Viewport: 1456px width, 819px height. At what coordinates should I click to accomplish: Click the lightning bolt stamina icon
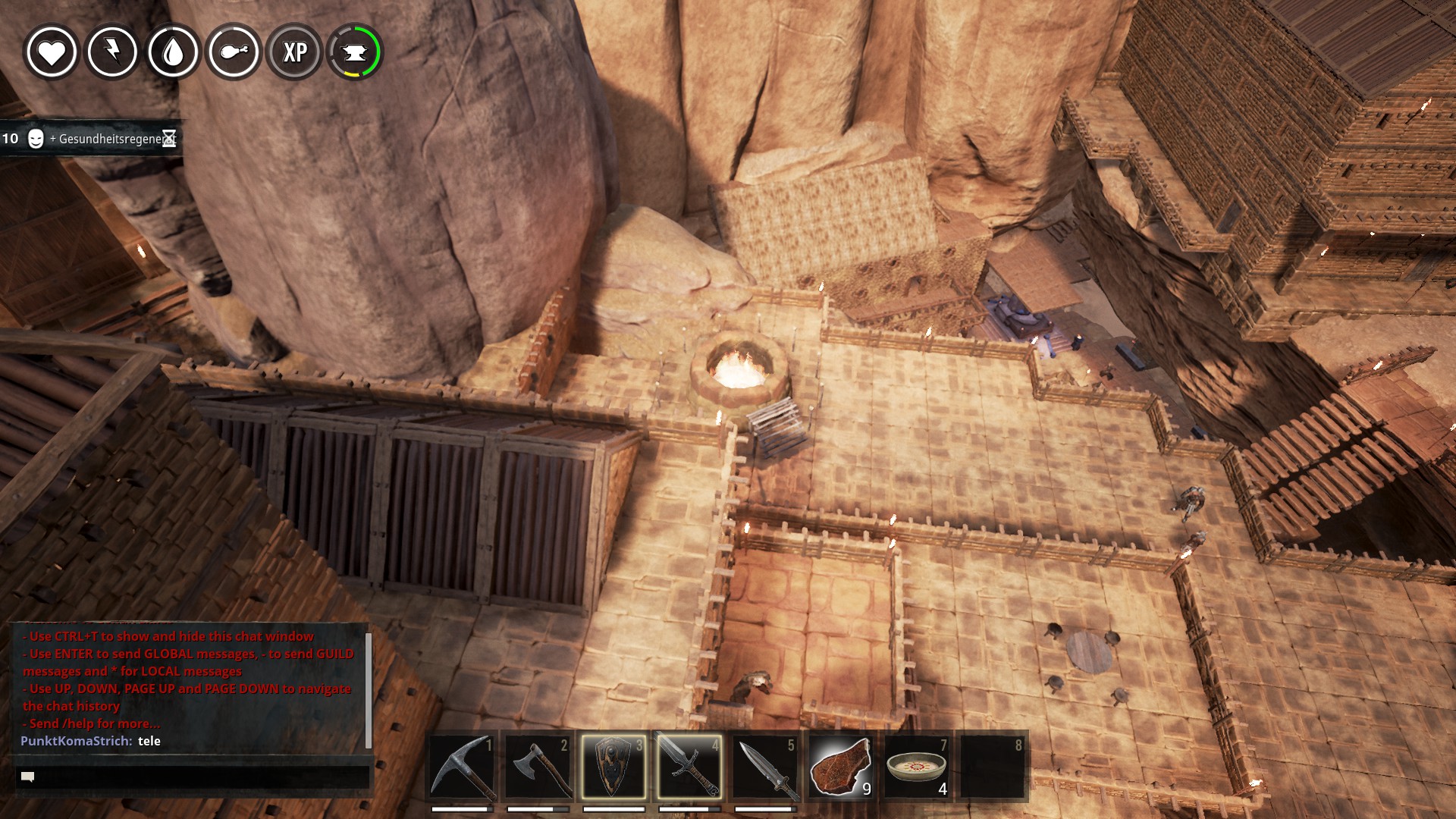pos(112,52)
